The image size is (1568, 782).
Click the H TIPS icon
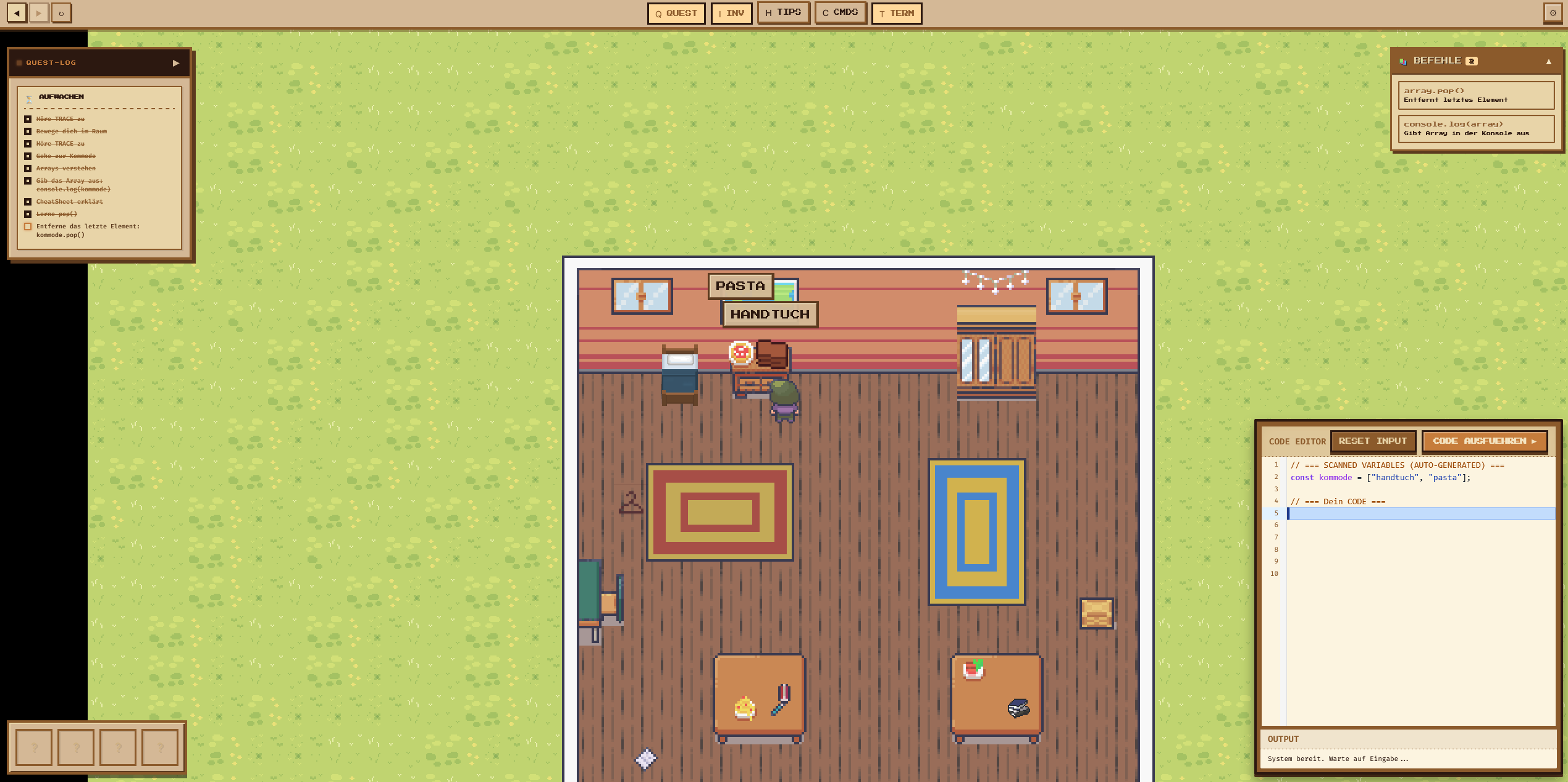click(x=783, y=12)
